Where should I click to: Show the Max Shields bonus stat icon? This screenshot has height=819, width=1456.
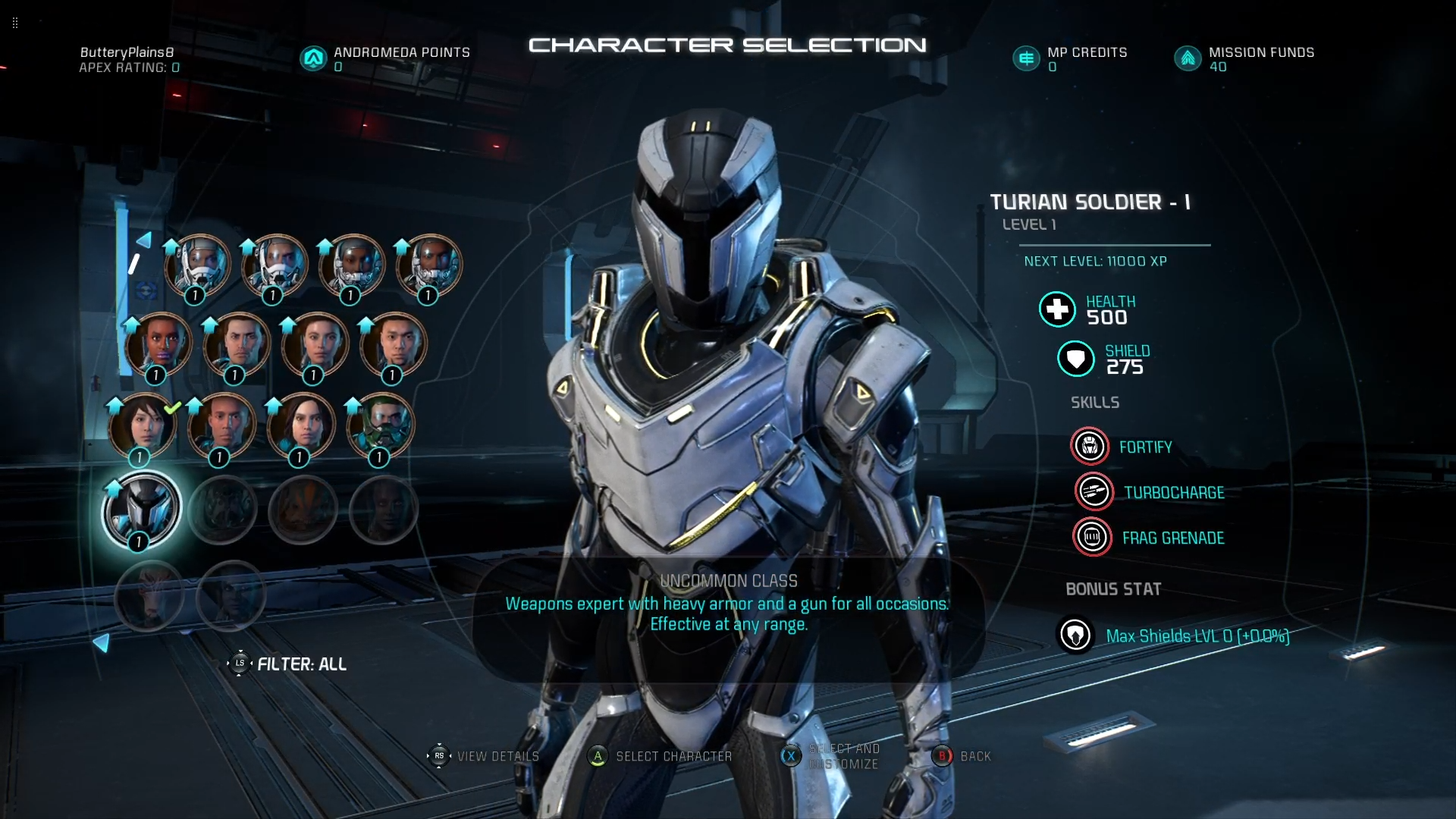(1075, 635)
